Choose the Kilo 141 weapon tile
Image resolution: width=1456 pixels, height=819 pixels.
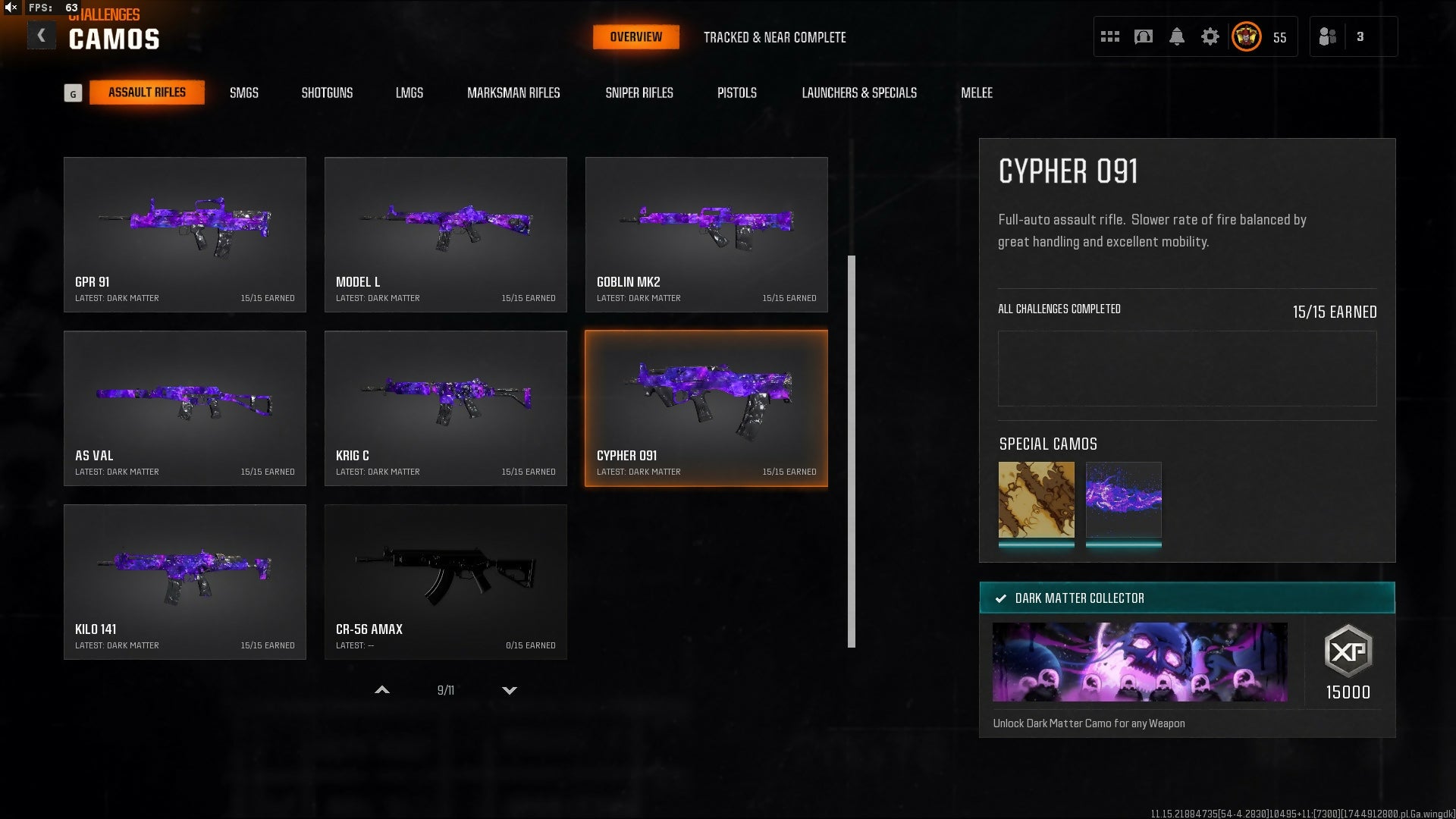185,582
